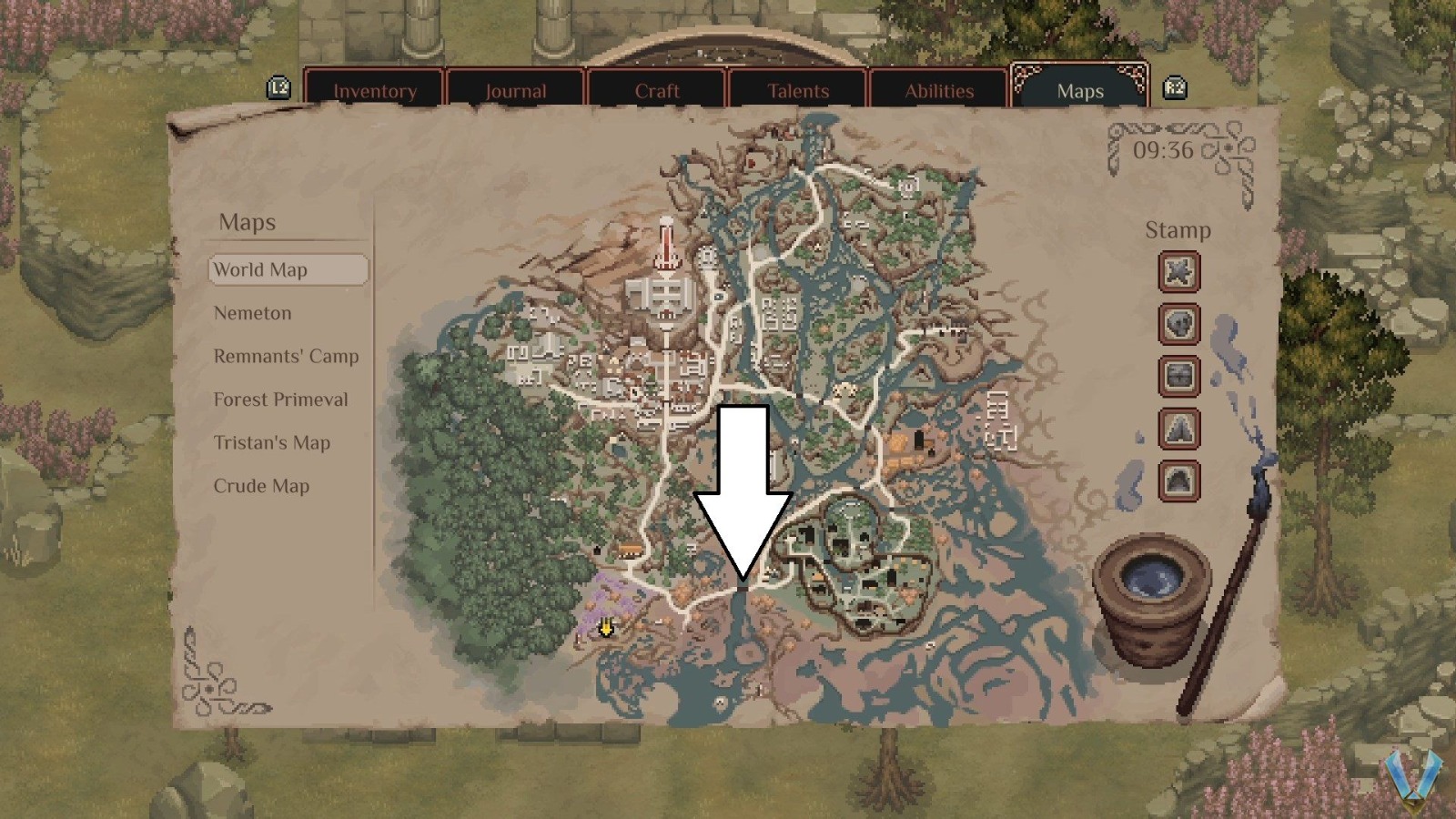Select the tent stamp icon
Screen dimensions: 1456x819
click(1178, 430)
